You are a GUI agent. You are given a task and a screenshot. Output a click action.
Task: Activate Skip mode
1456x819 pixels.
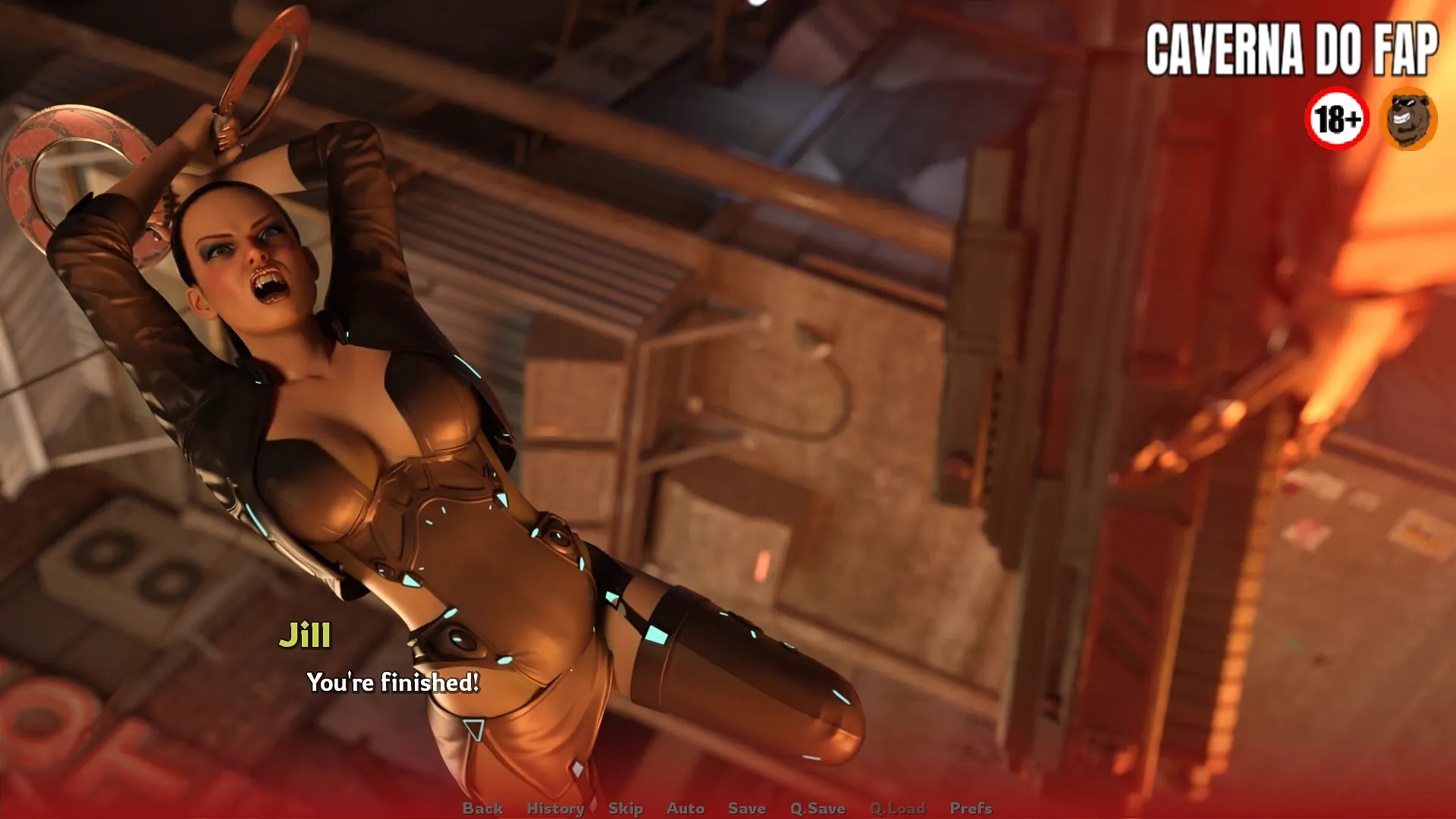625,808
